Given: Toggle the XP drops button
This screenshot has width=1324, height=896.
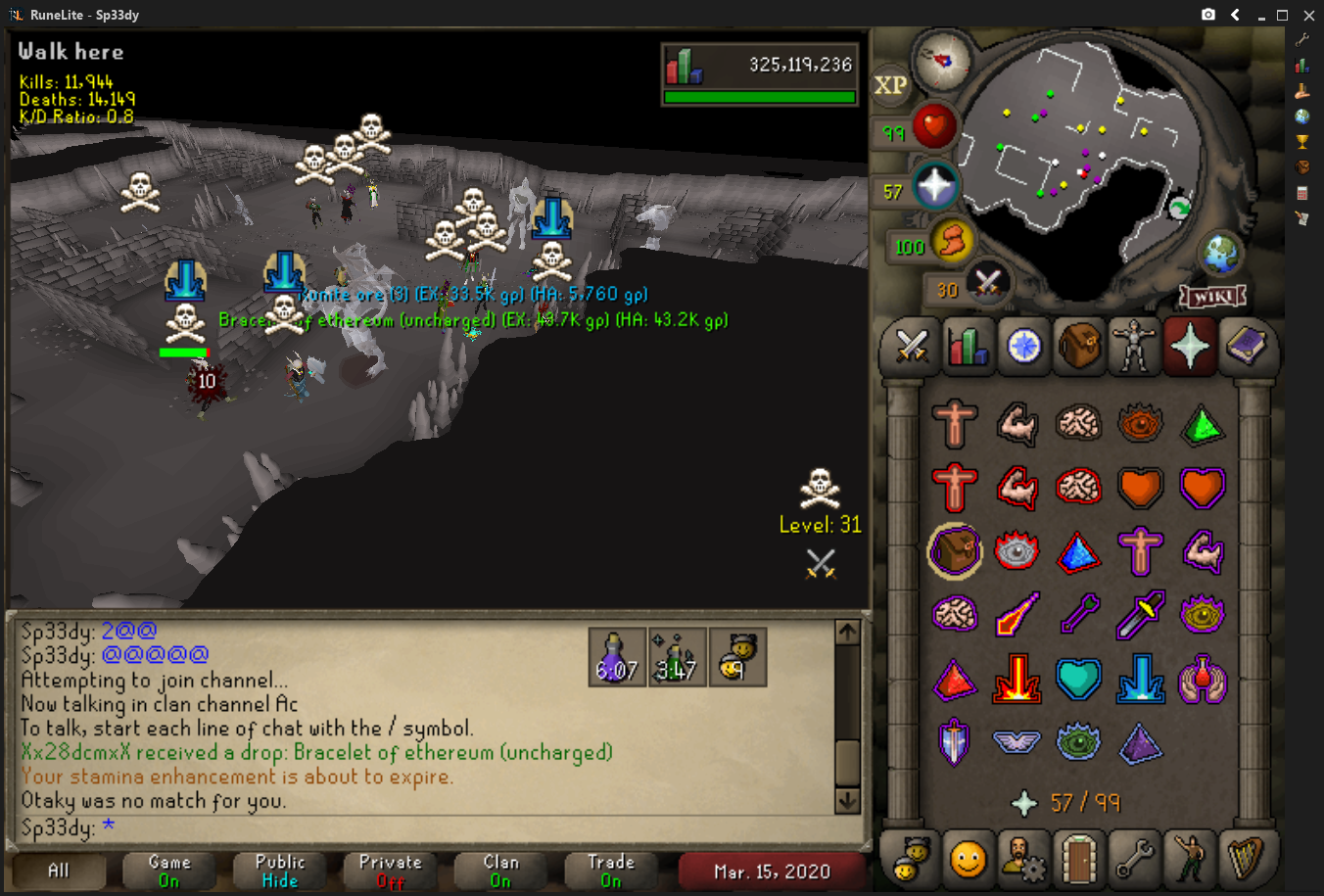Looking at the screenshot, I should (890, 85).
